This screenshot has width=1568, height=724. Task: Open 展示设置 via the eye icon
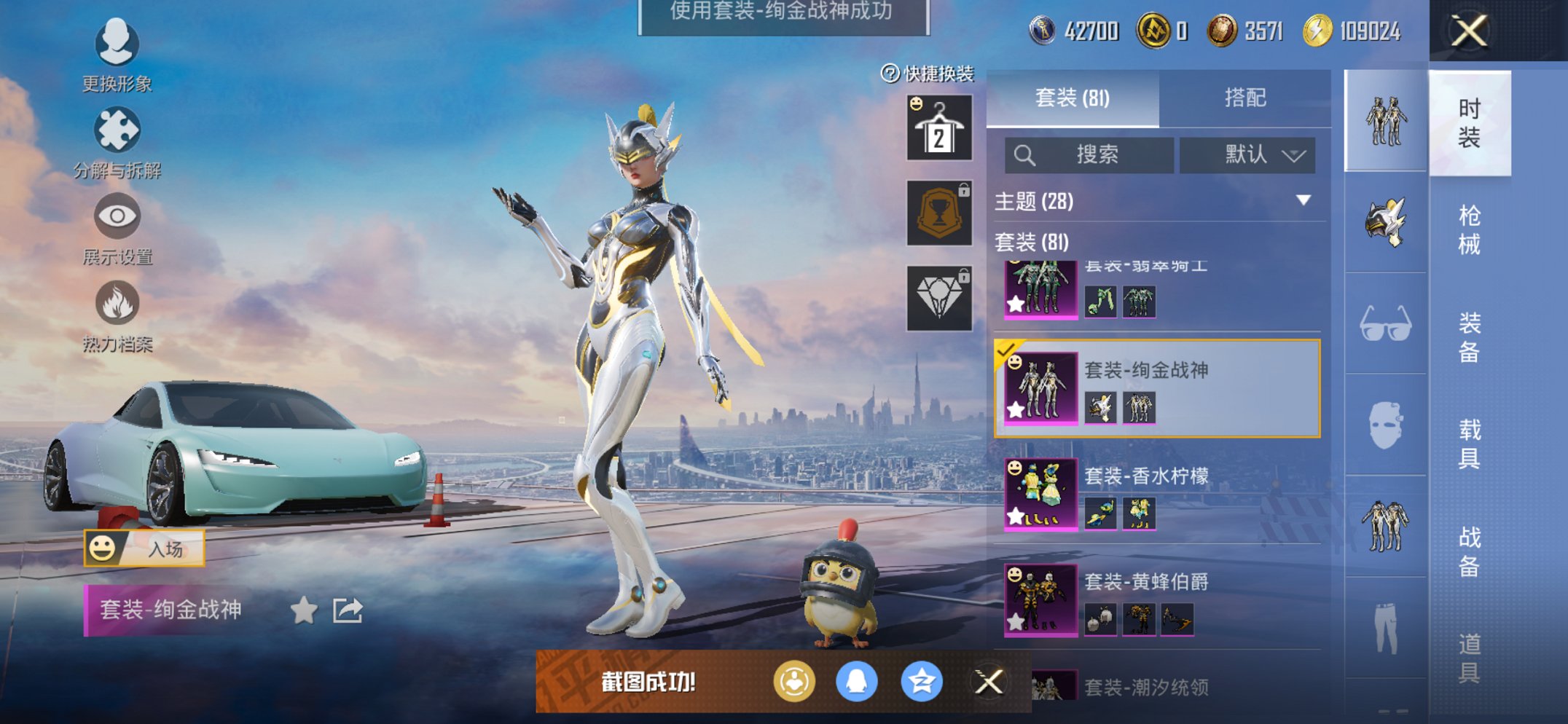coord(117,216)
